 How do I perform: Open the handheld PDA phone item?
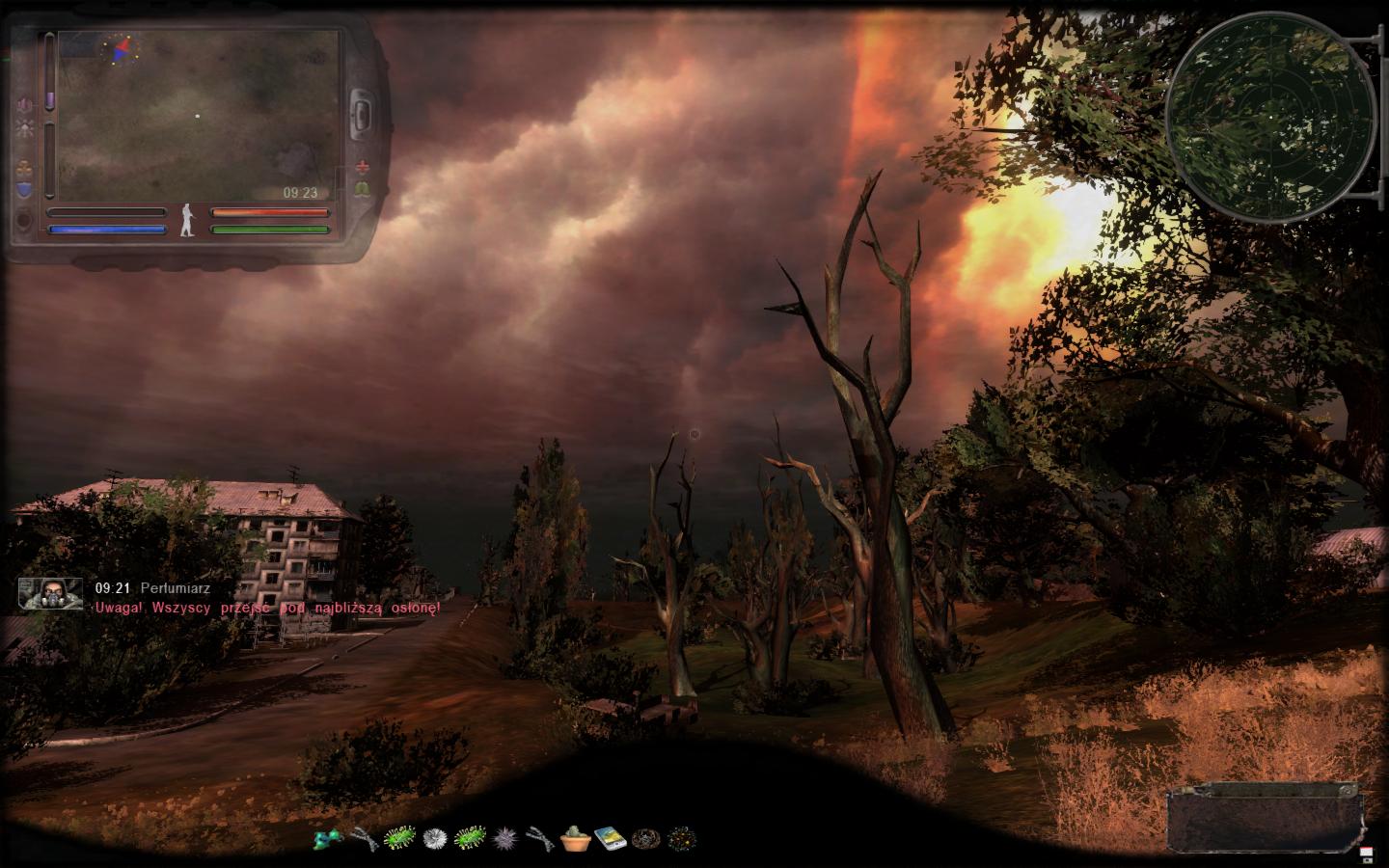click(609, 838)
